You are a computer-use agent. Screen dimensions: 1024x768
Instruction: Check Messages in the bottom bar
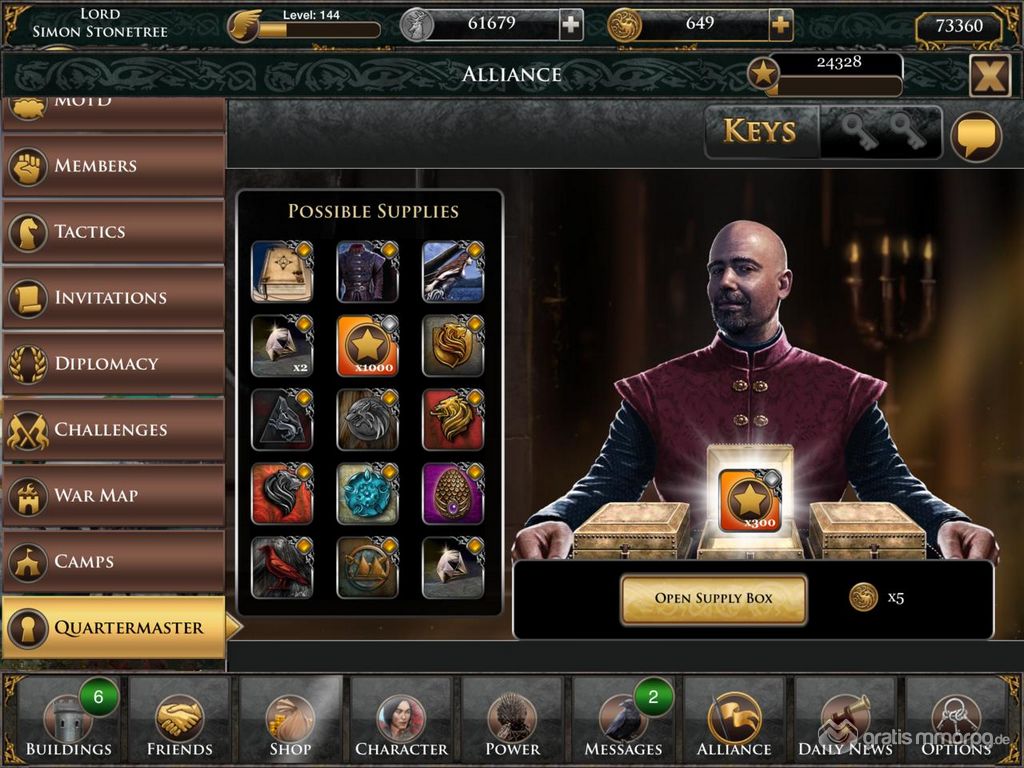click(x=624, y=722)
